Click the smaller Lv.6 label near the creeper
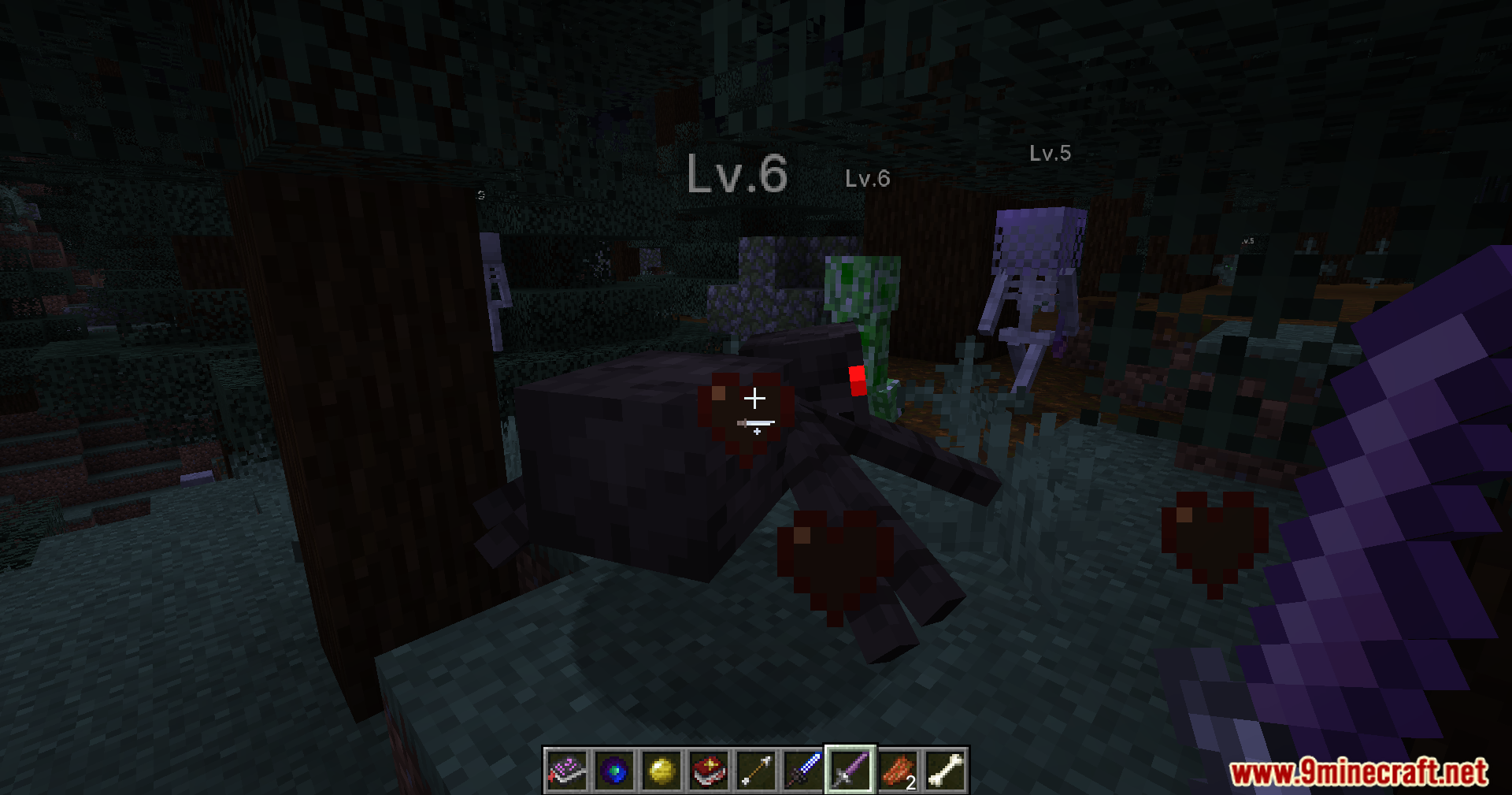The height and width of the screenshot is (795, 1512). pos(866,180)
